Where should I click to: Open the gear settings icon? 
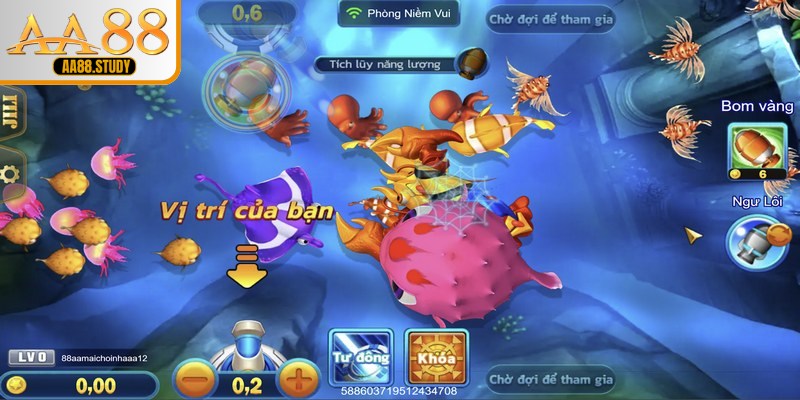(x=10, y=174)
